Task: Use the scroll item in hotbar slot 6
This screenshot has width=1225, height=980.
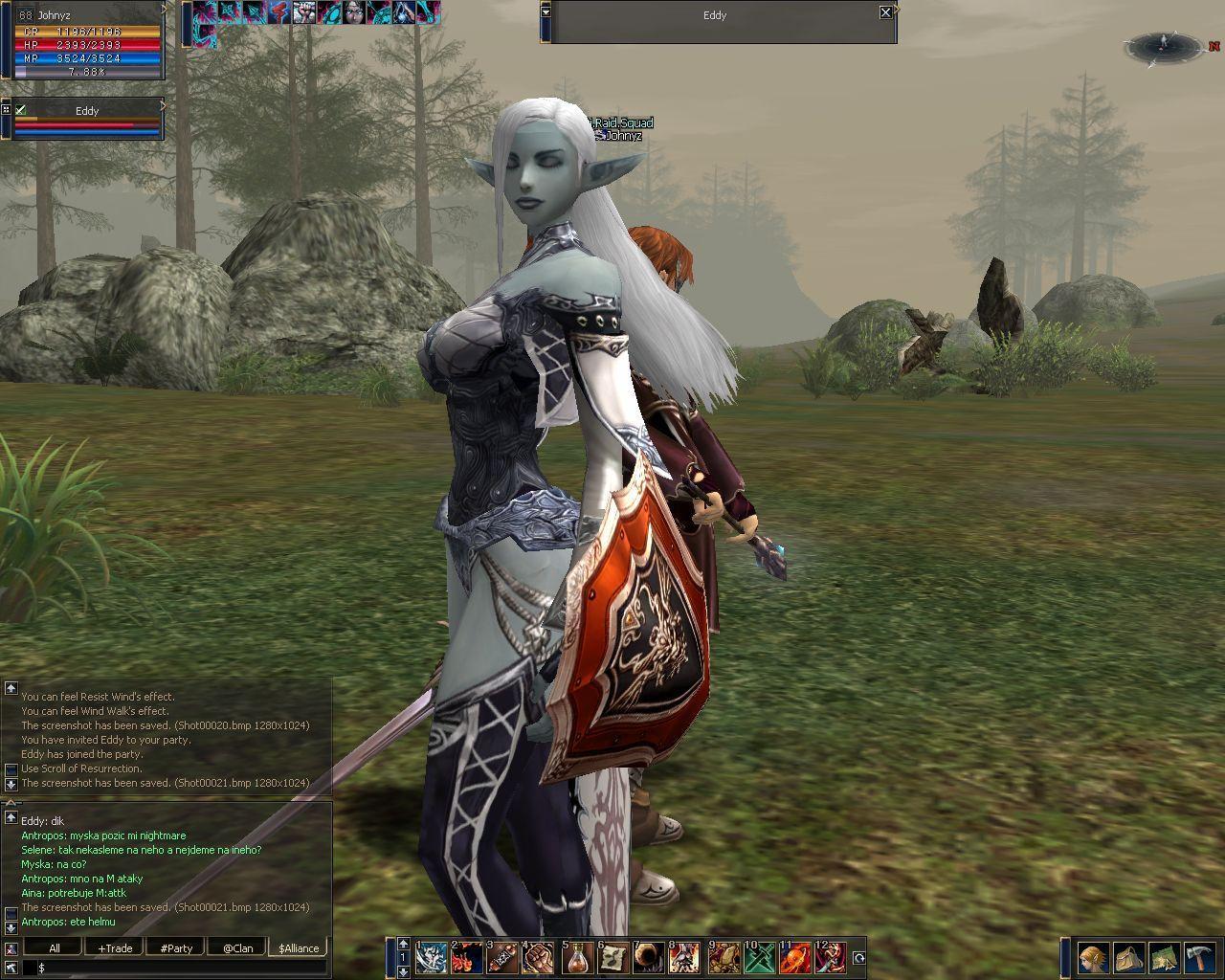Action: point(614,957)
